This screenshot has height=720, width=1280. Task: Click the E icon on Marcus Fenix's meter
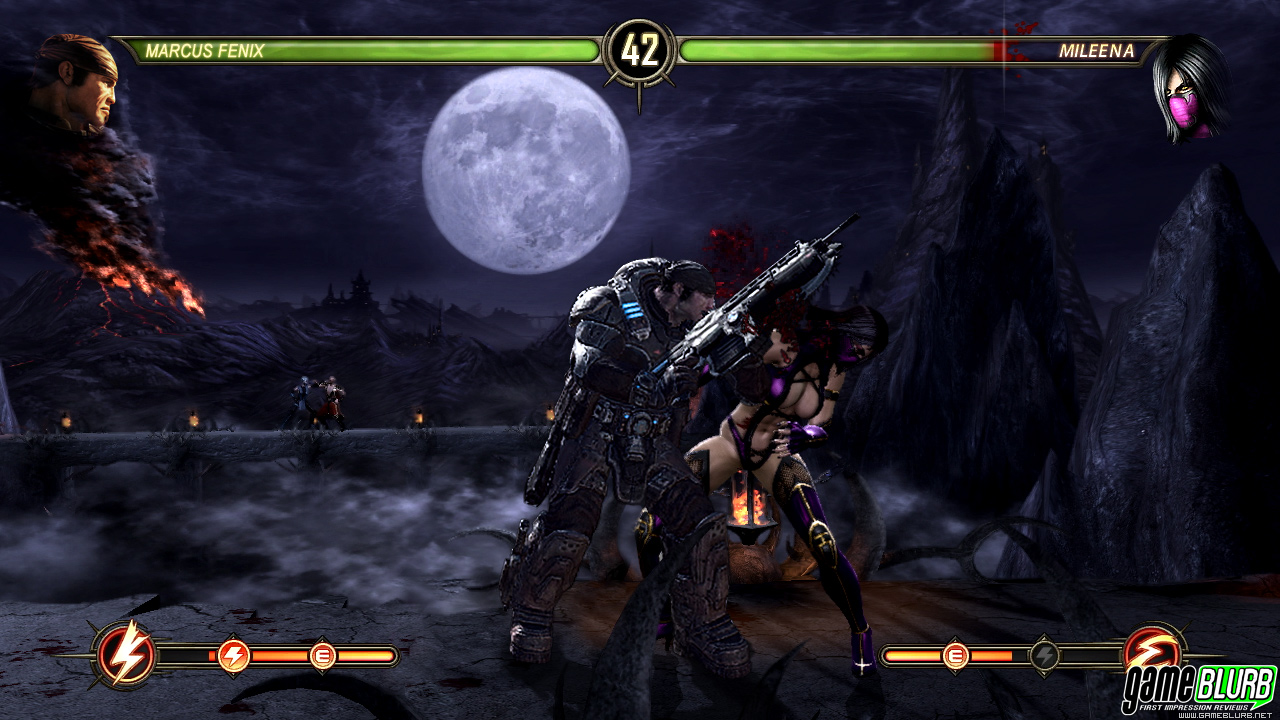point(322,656)
